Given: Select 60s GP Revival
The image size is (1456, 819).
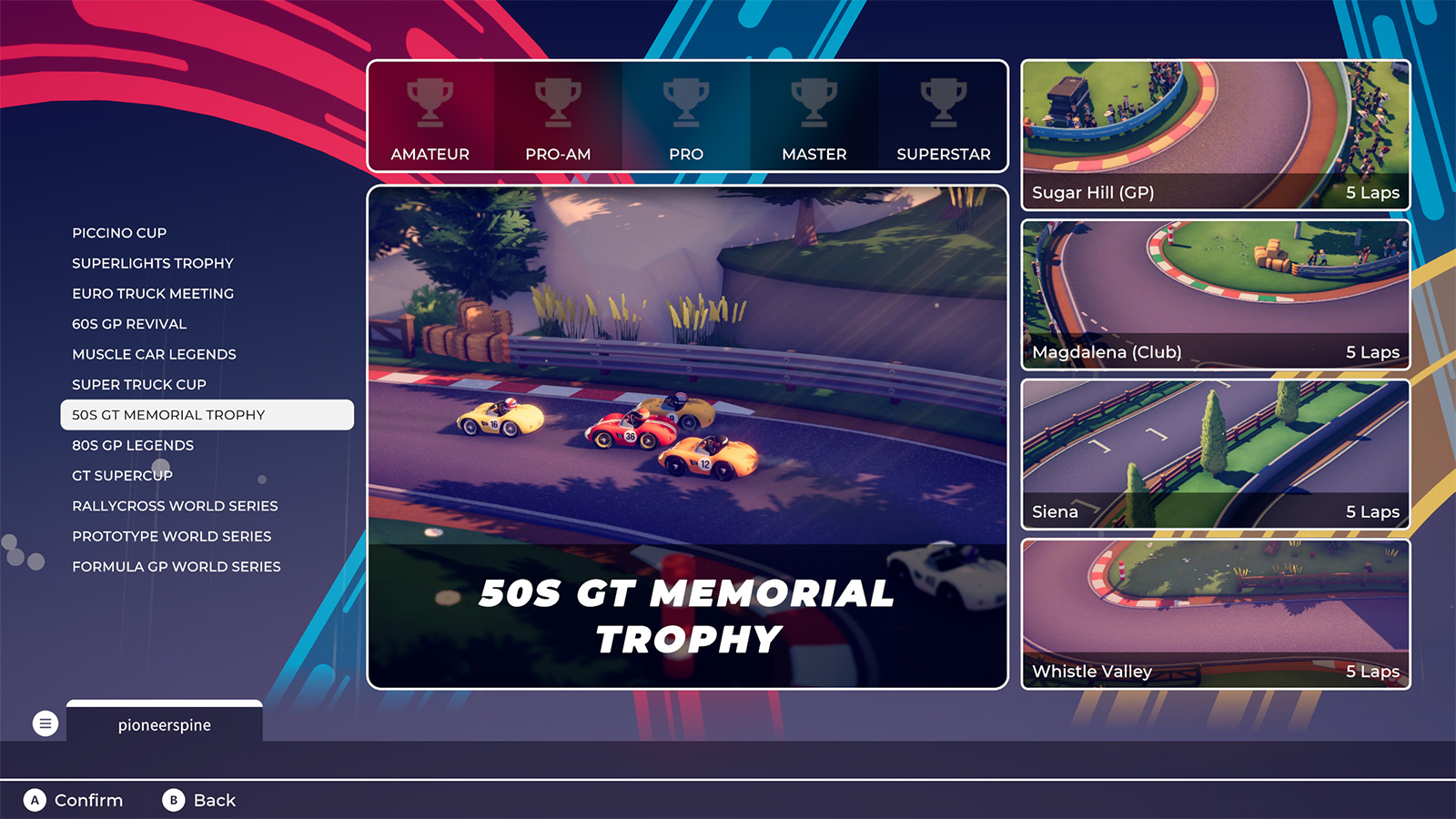Looking at the screenshot, I should 129,324.
